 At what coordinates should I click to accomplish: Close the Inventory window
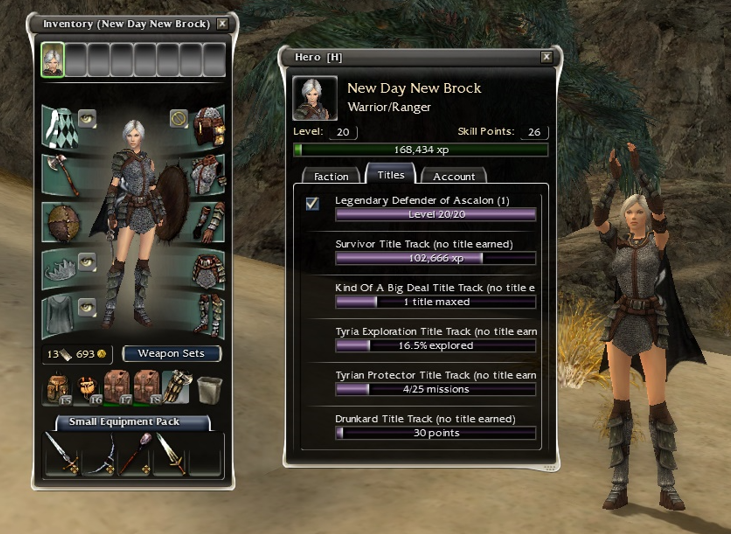coord(222,23)
